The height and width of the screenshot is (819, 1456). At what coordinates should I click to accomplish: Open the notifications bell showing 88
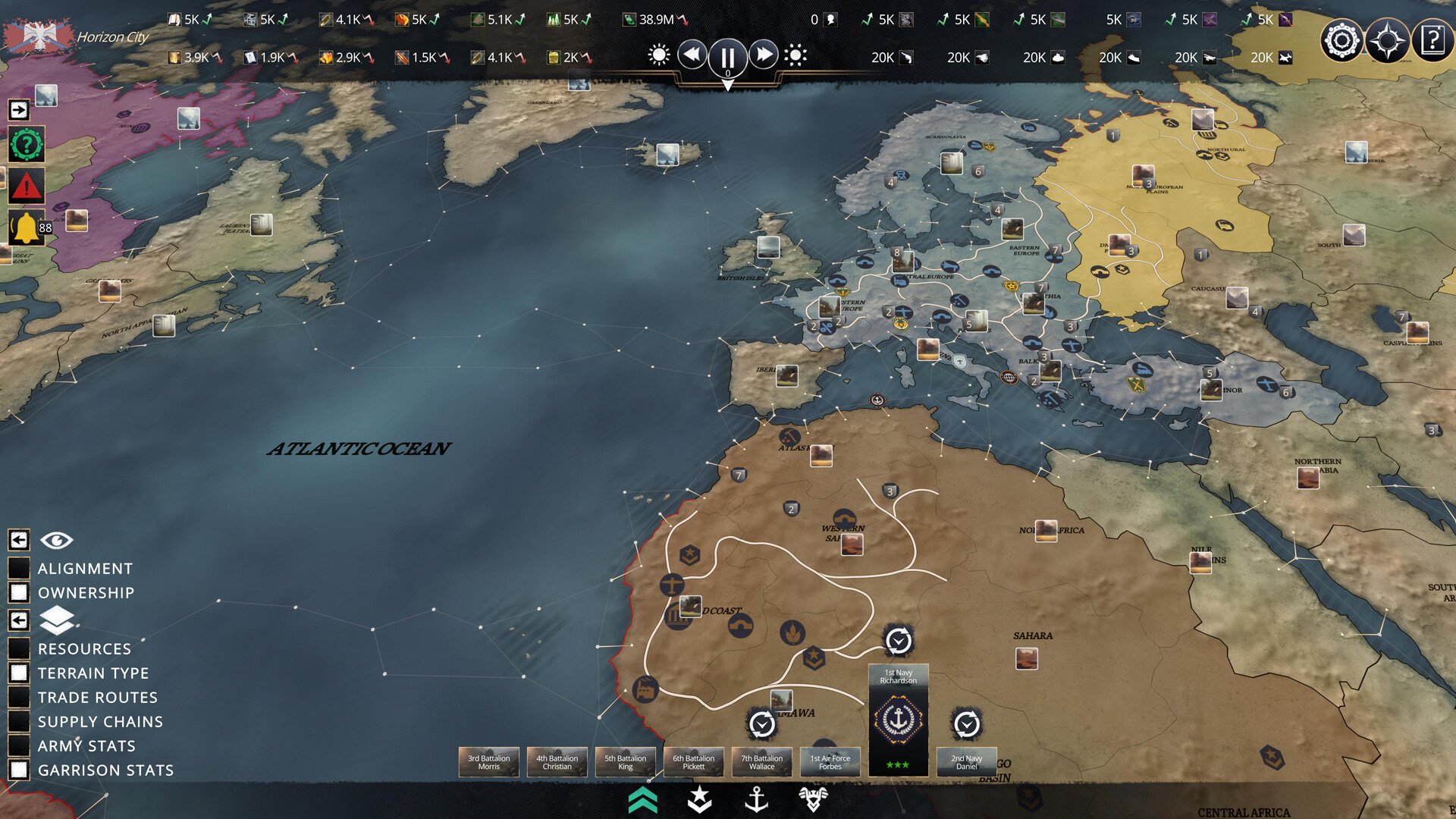27,227
